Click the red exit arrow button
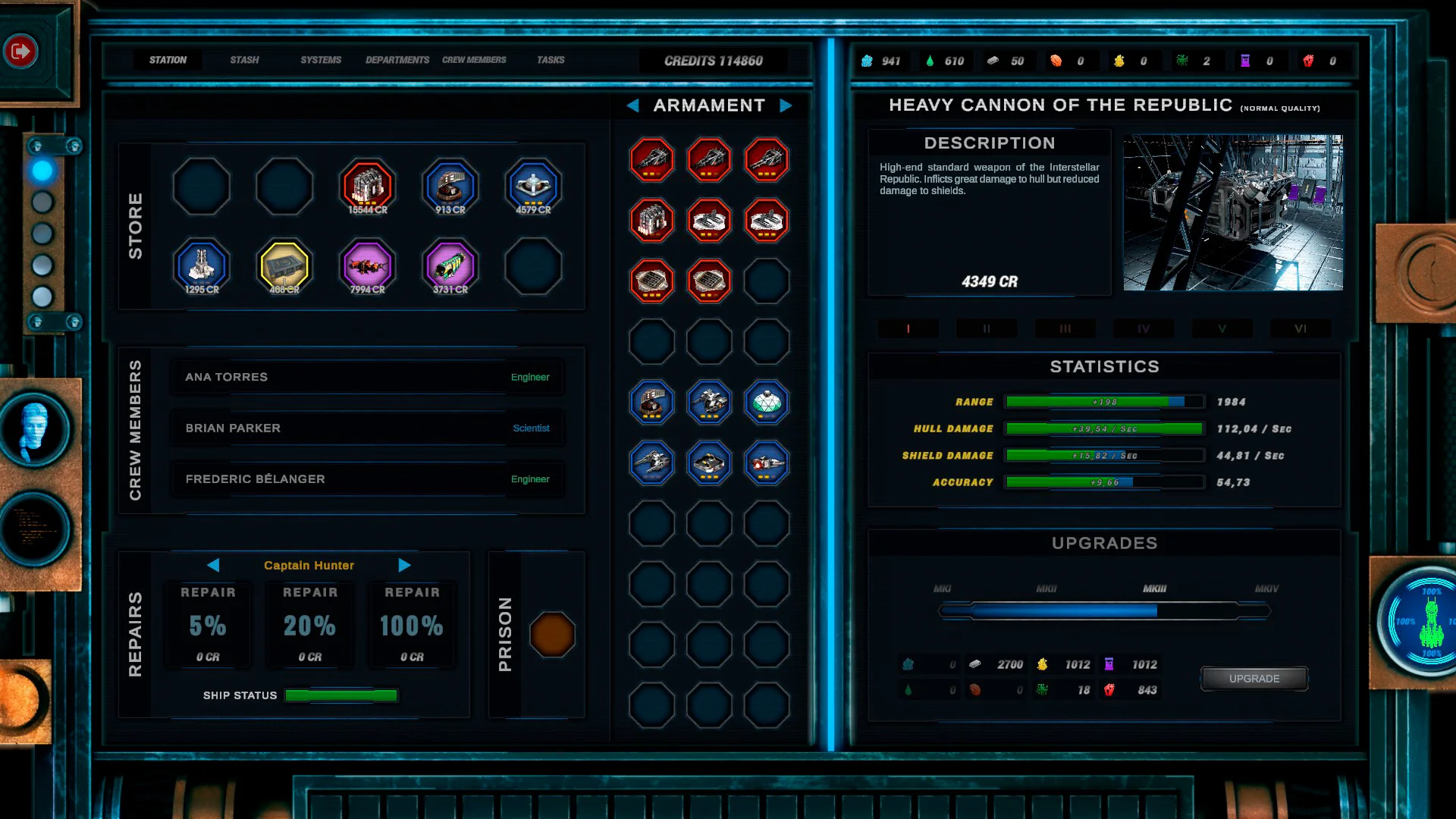Screen dimensions: 1456x819 coord(20,51)
